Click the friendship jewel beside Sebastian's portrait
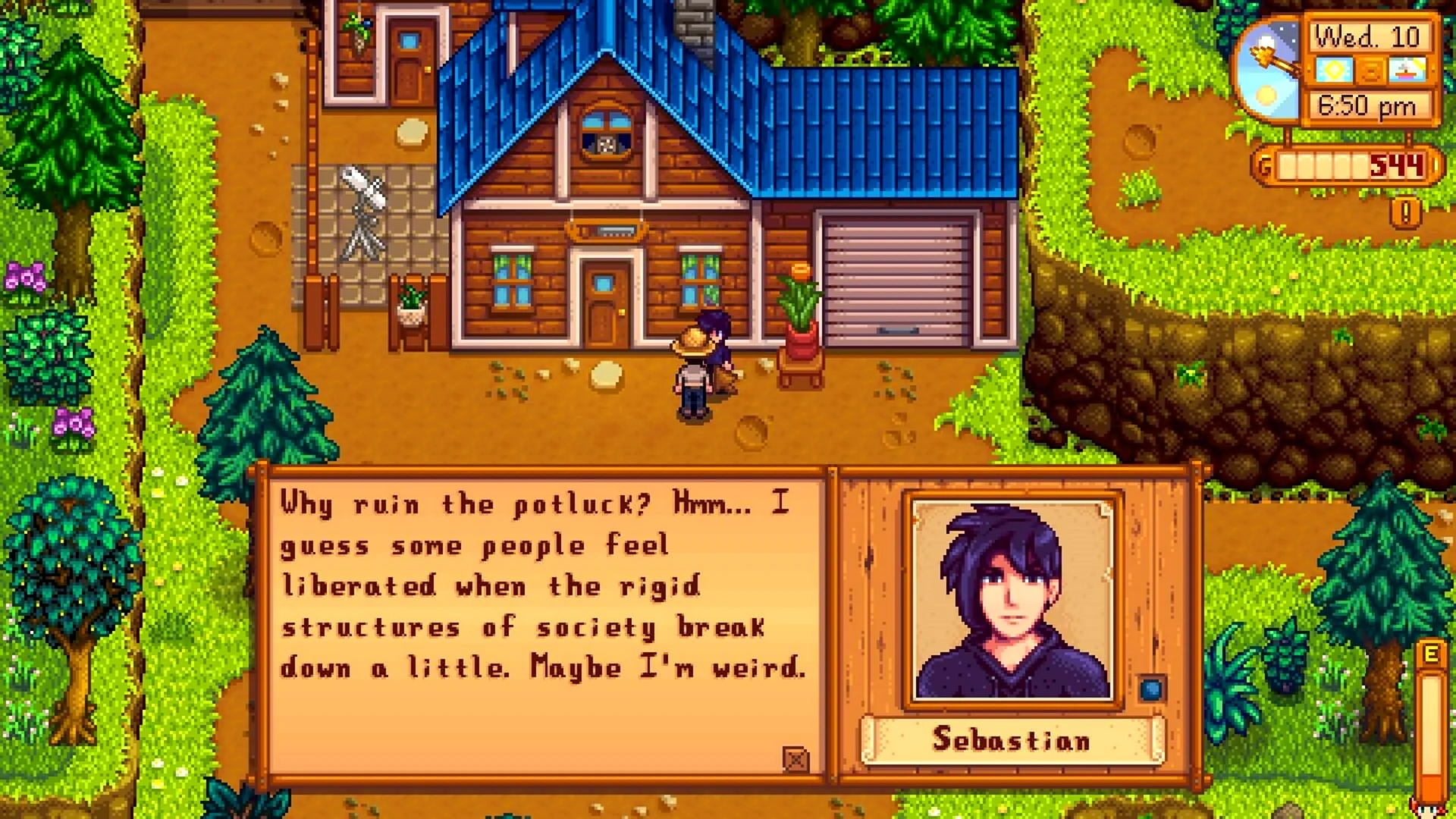The height and width of the screenshot is (819, 1456). [1151, 689]
